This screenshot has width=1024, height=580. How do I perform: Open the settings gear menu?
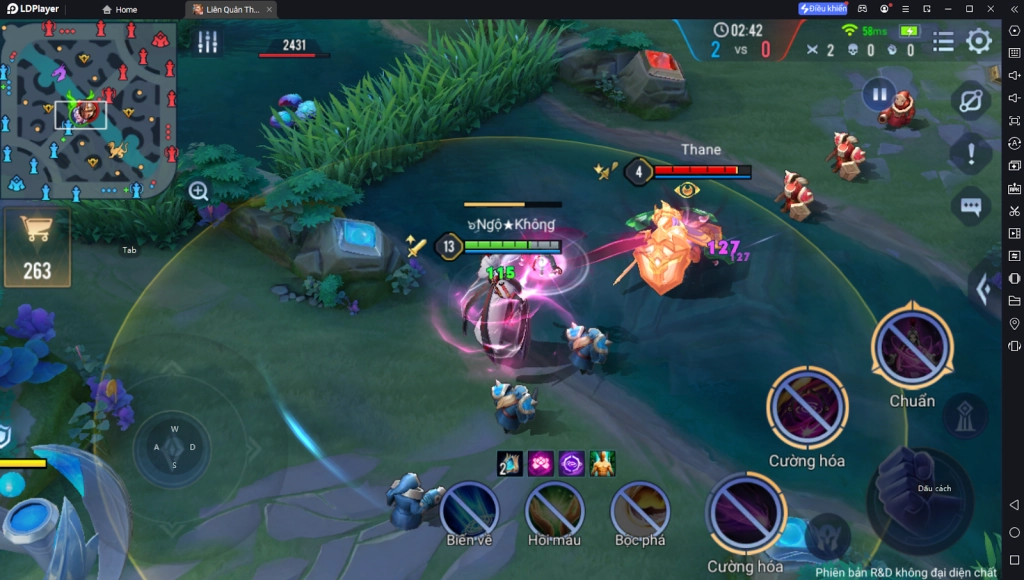click(x=978, y=41)
